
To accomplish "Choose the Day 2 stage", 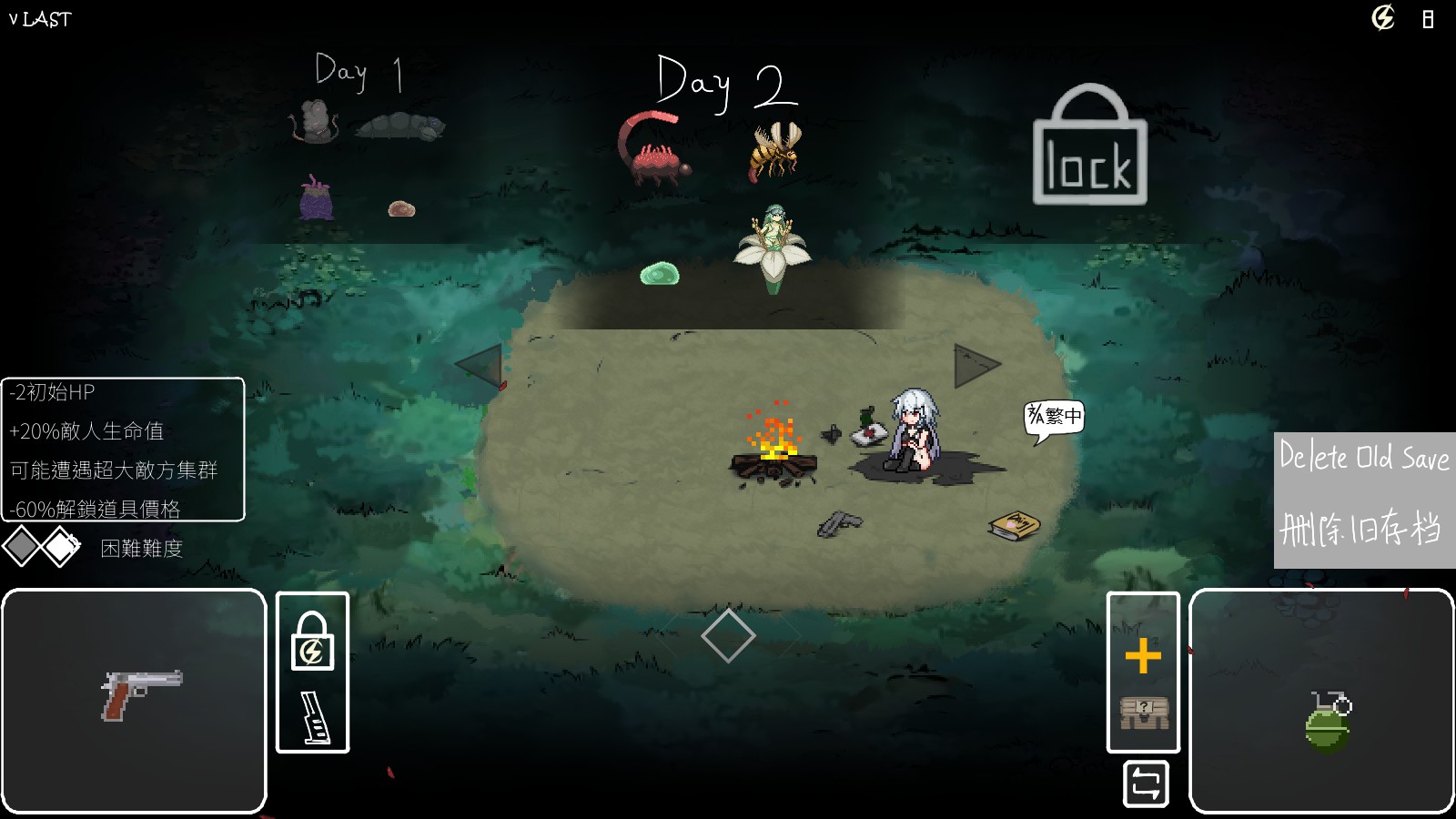I will (x=726, y=84).
